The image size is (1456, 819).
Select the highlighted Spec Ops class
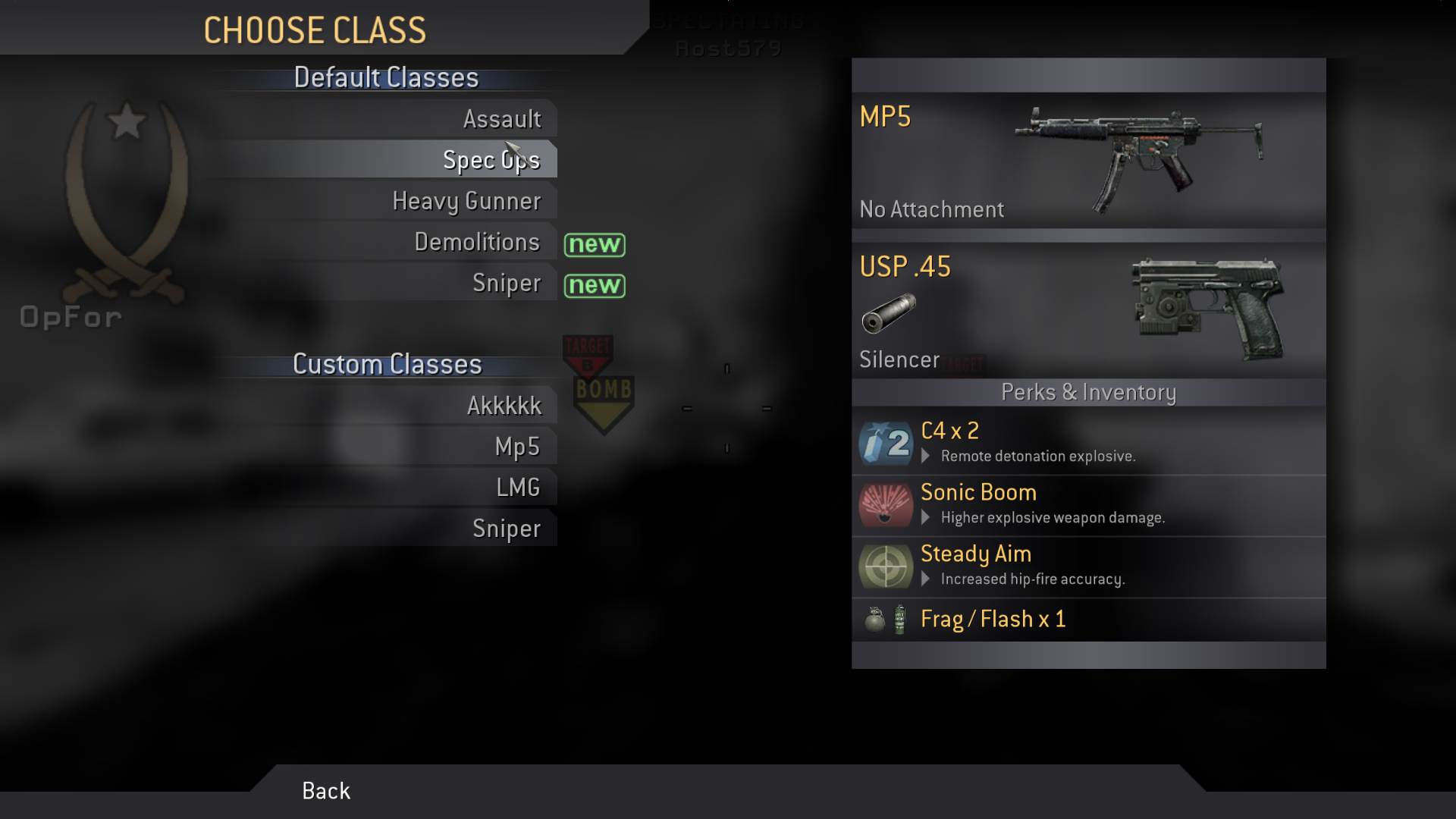(x=491, y=160)
